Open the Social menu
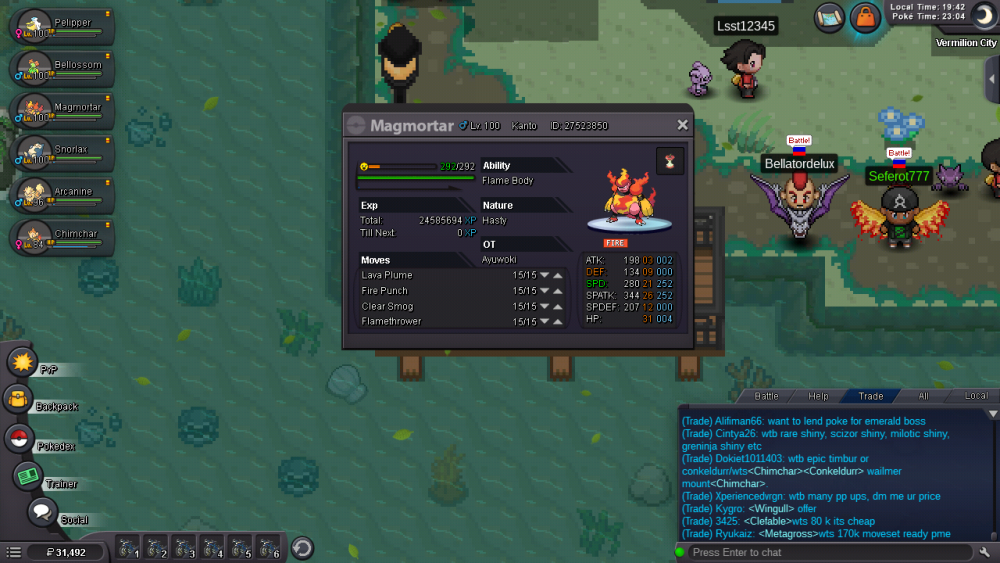Image resolution: width=1000 pixels, height=563 pixels. coord(41,514)
